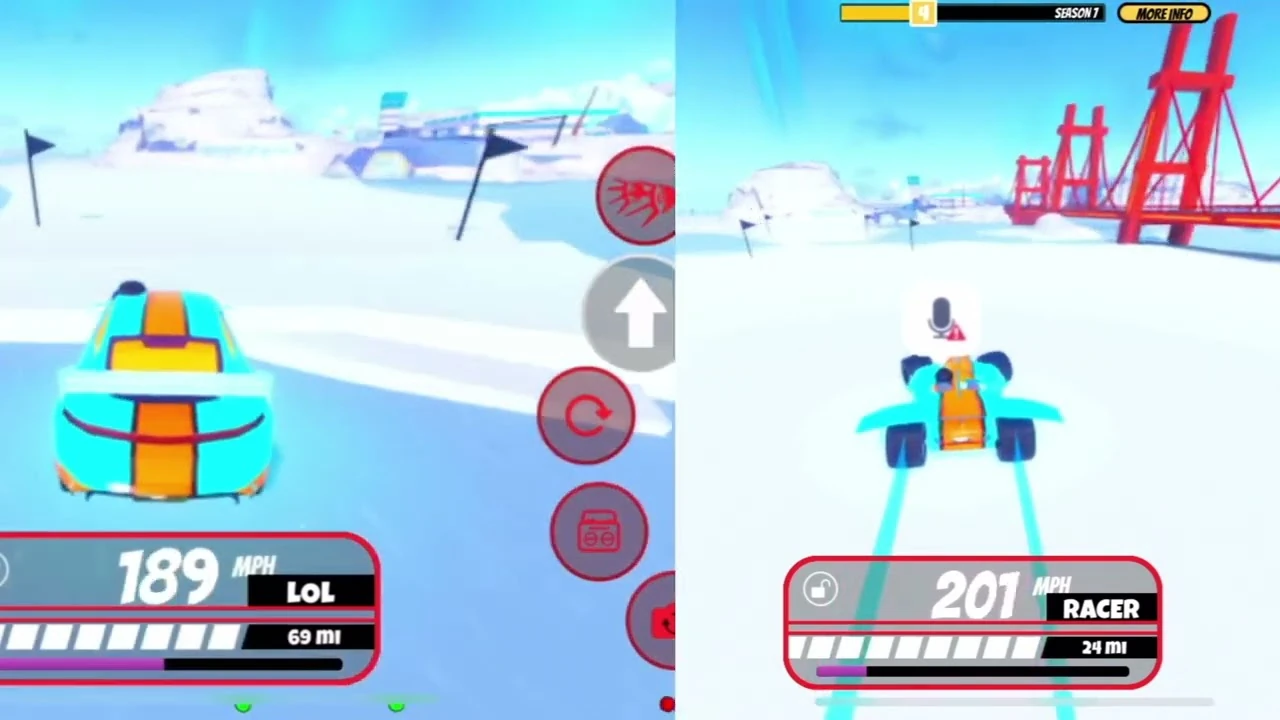Tap the level 4 badge at the top

pyautogui.click(x=922, y=13)
